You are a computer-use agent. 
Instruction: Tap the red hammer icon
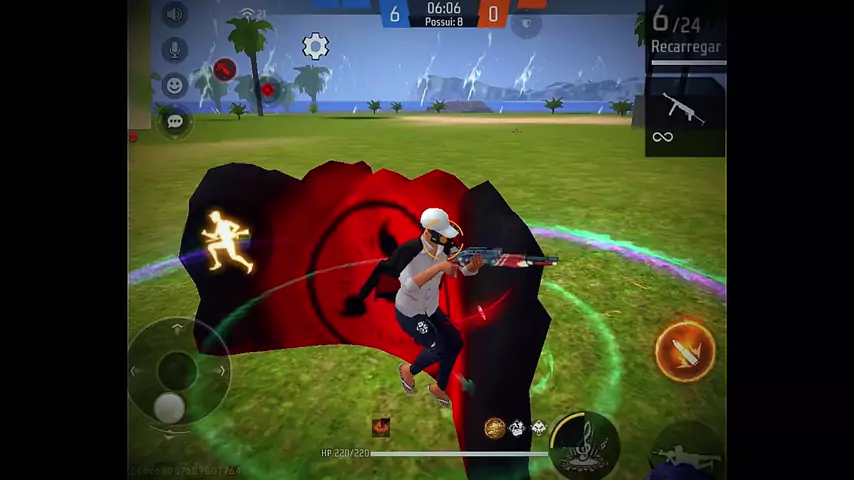coord(225,70)
